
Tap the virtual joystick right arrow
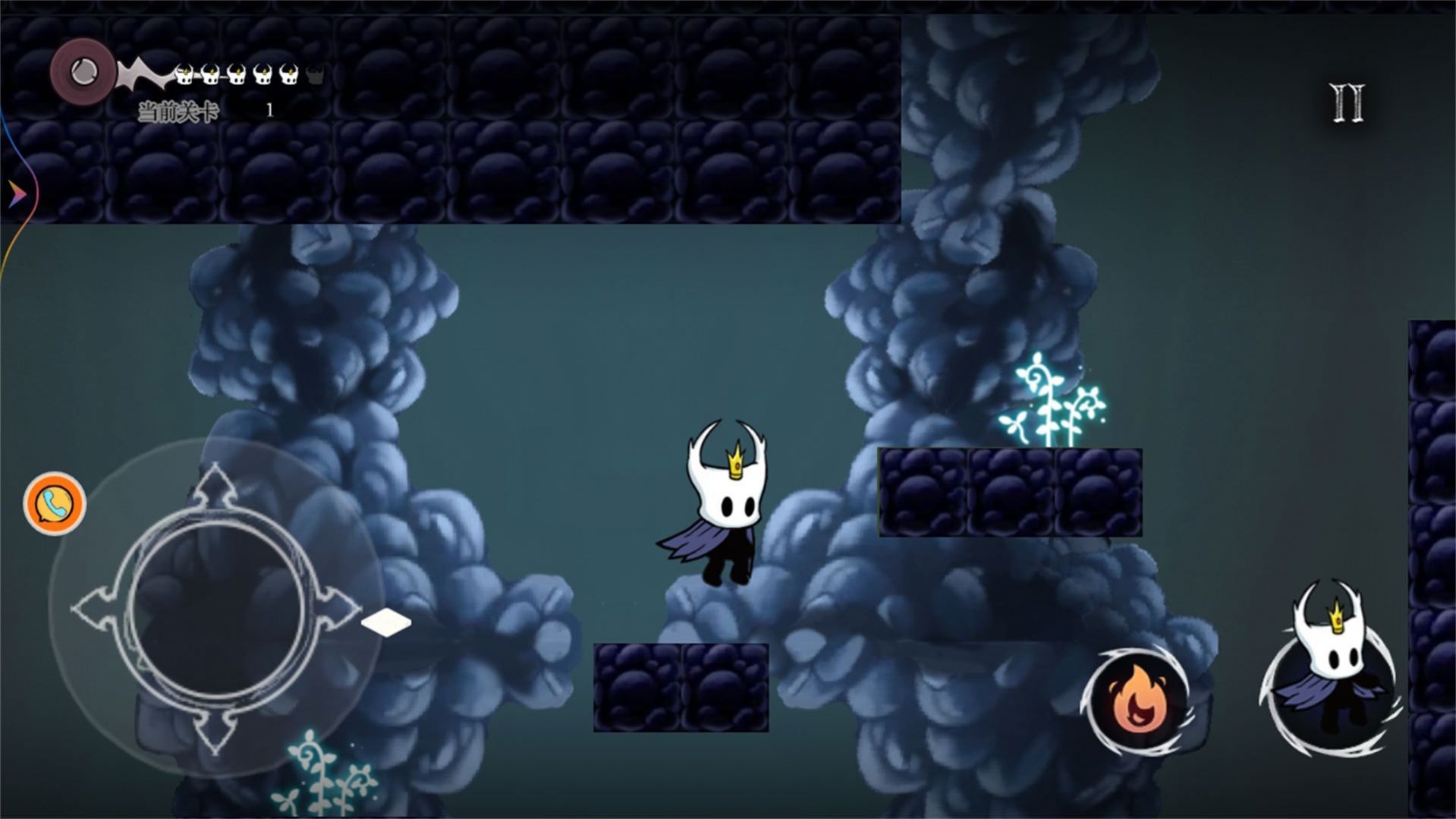(x=339, y=609)
